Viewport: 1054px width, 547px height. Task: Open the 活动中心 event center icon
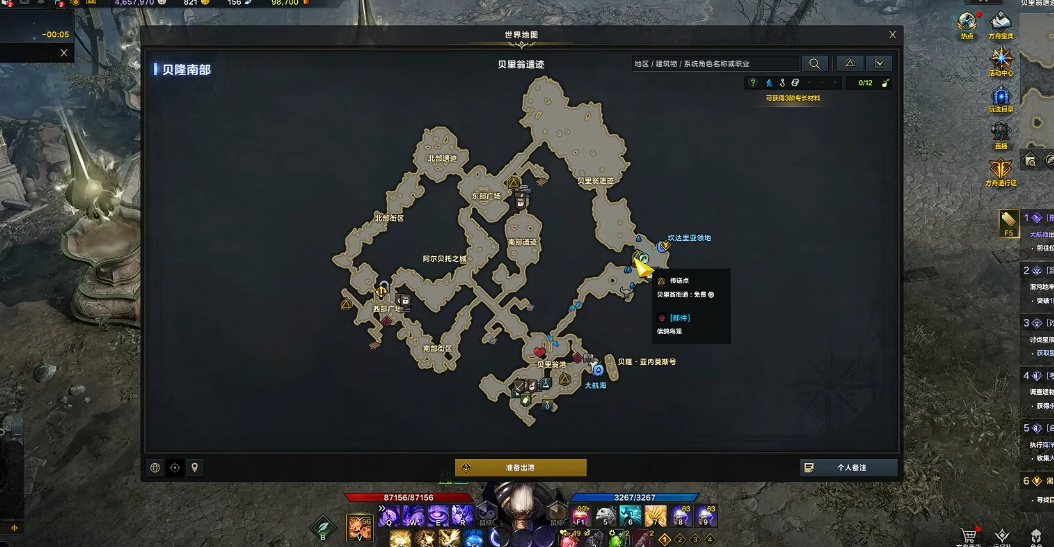[1001, 58]
